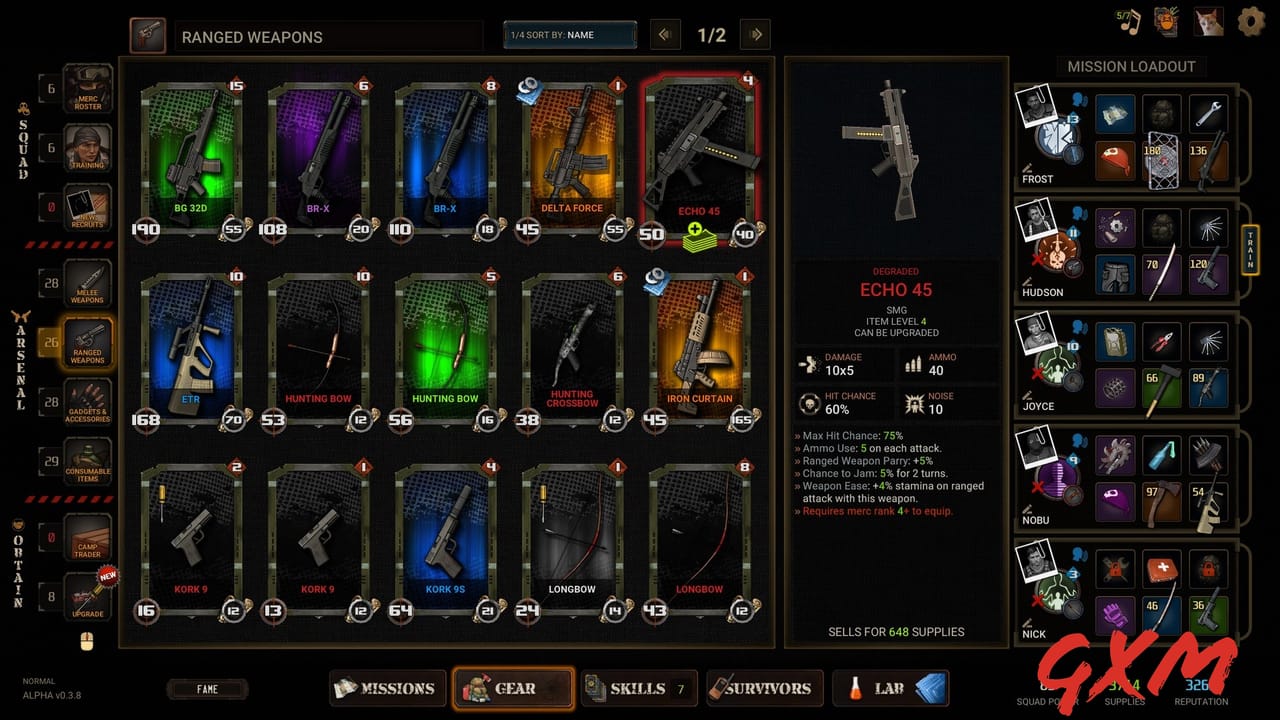This screenshot has width=1280, height=720.
Task: Click the cat icon in the top bar
Action: click(1207, 19)
